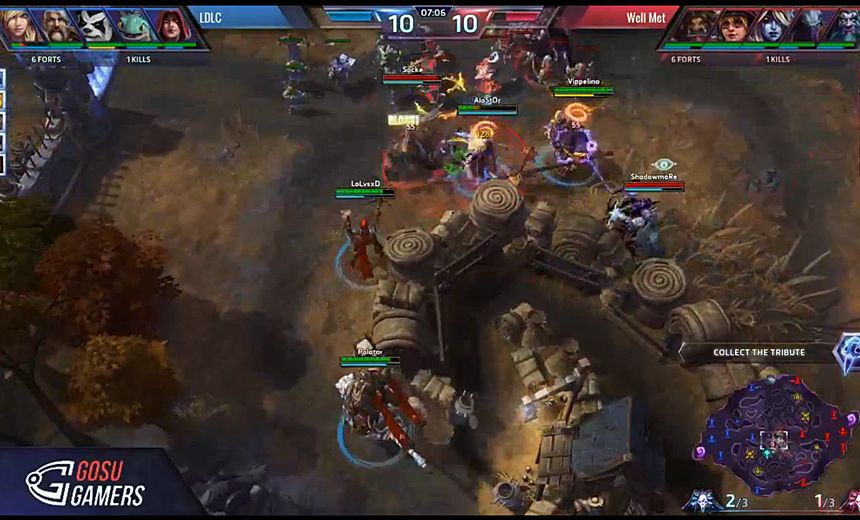The image size is (860, 520).
Task: Pick the pandaren Chen hero portrait
Action: 97,27
